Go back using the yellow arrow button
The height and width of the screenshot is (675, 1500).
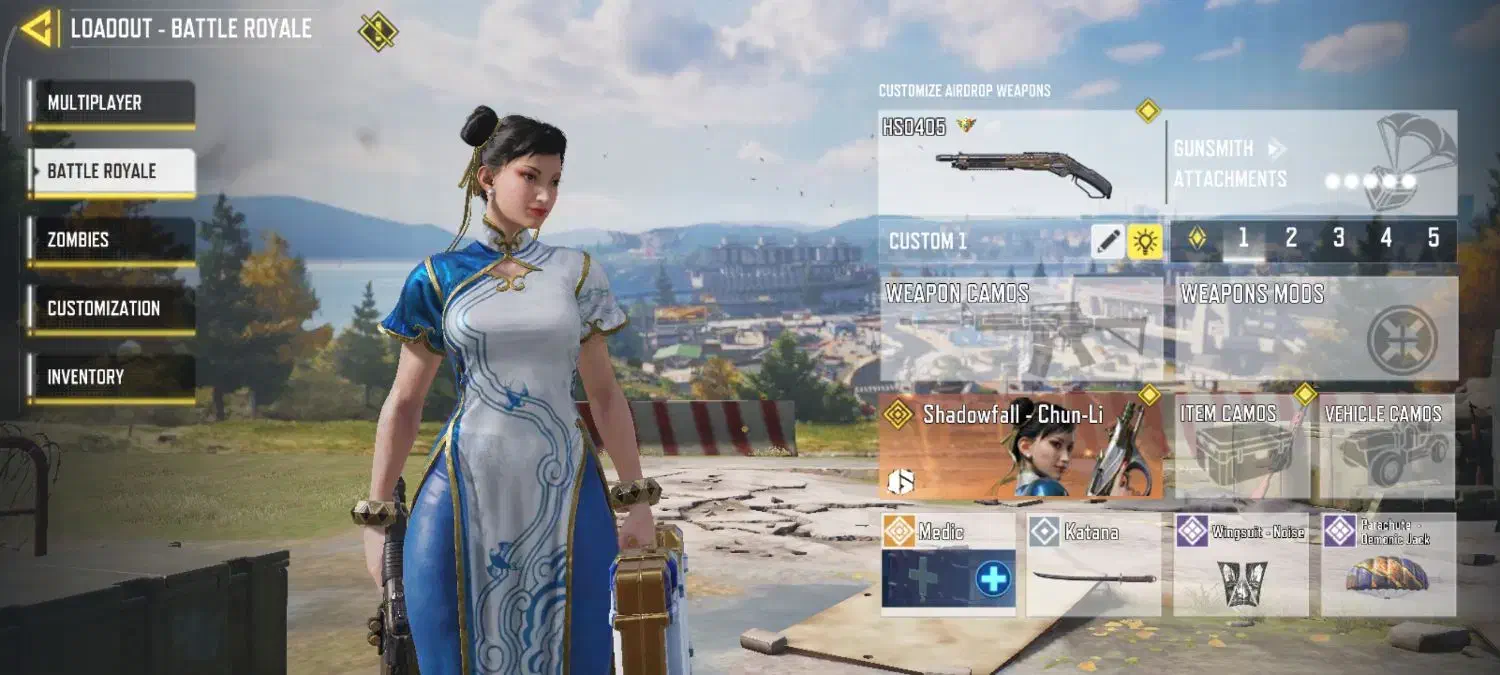(37, 29)
